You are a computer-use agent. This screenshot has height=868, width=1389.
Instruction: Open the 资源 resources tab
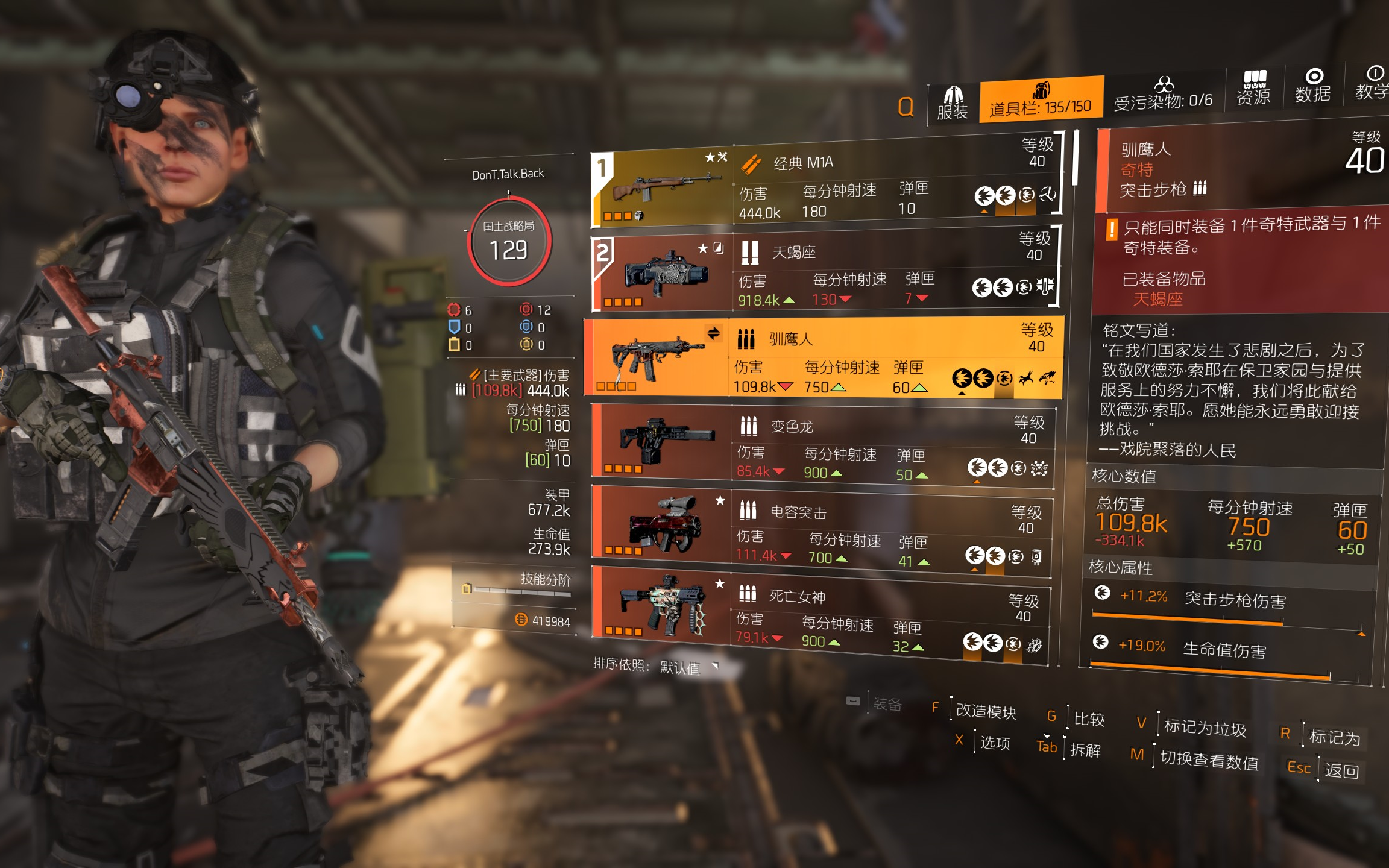[x=1253, y=89]
